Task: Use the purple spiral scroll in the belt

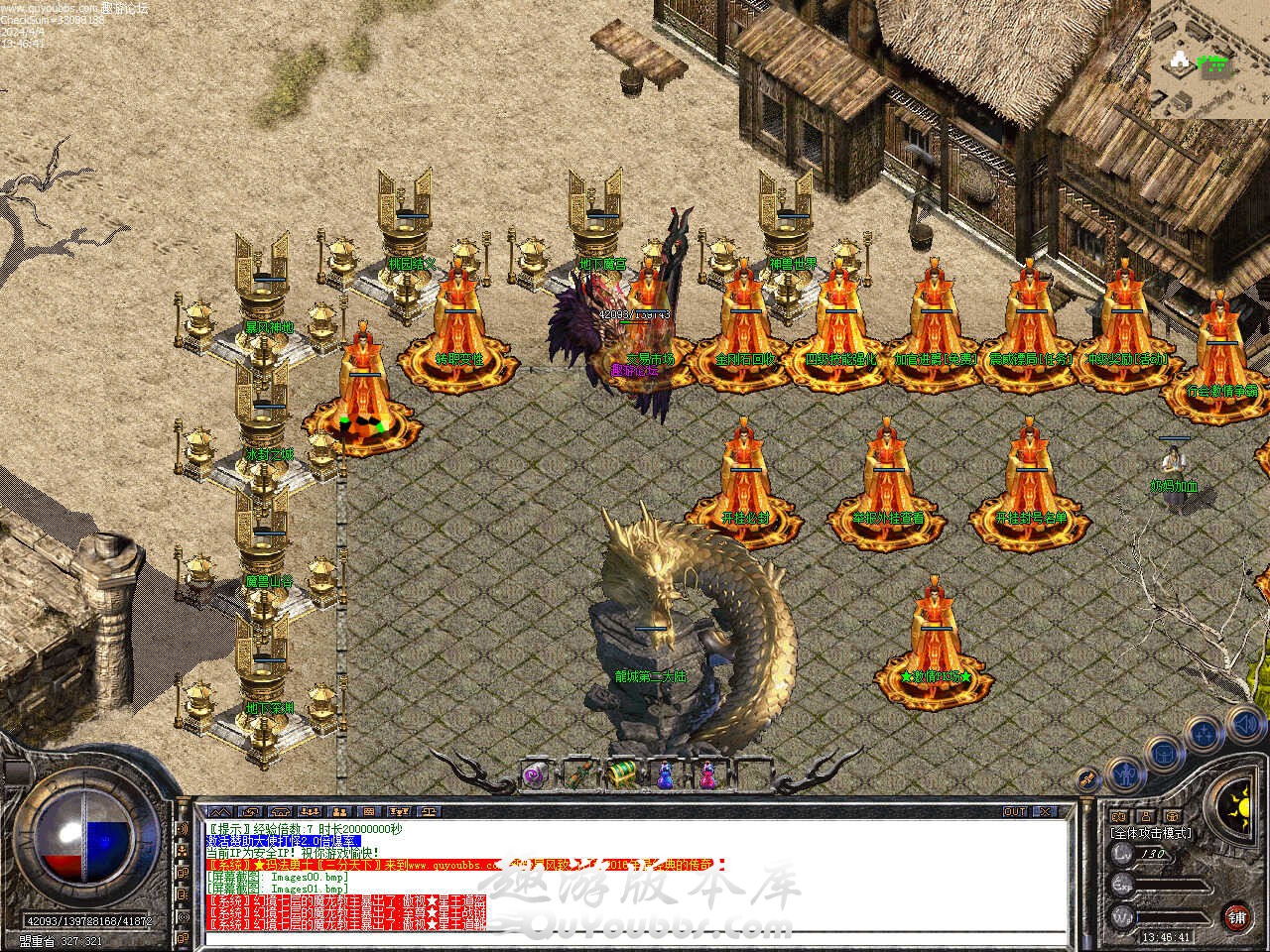Action: coord(536,774)
